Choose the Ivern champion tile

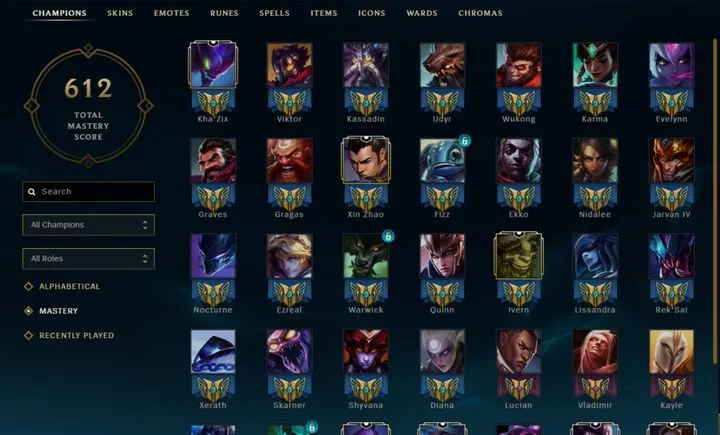tap(518, 256)
